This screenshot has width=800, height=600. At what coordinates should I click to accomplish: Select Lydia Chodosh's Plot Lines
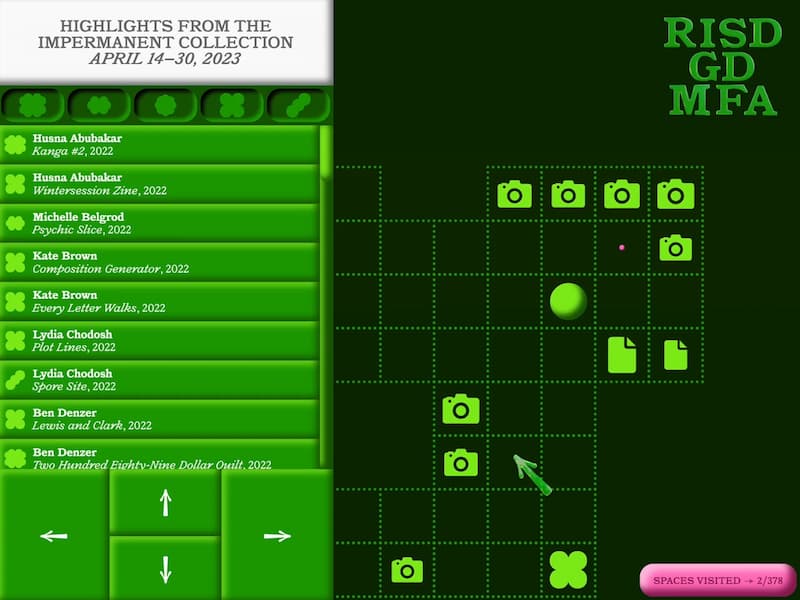point(160,340)
